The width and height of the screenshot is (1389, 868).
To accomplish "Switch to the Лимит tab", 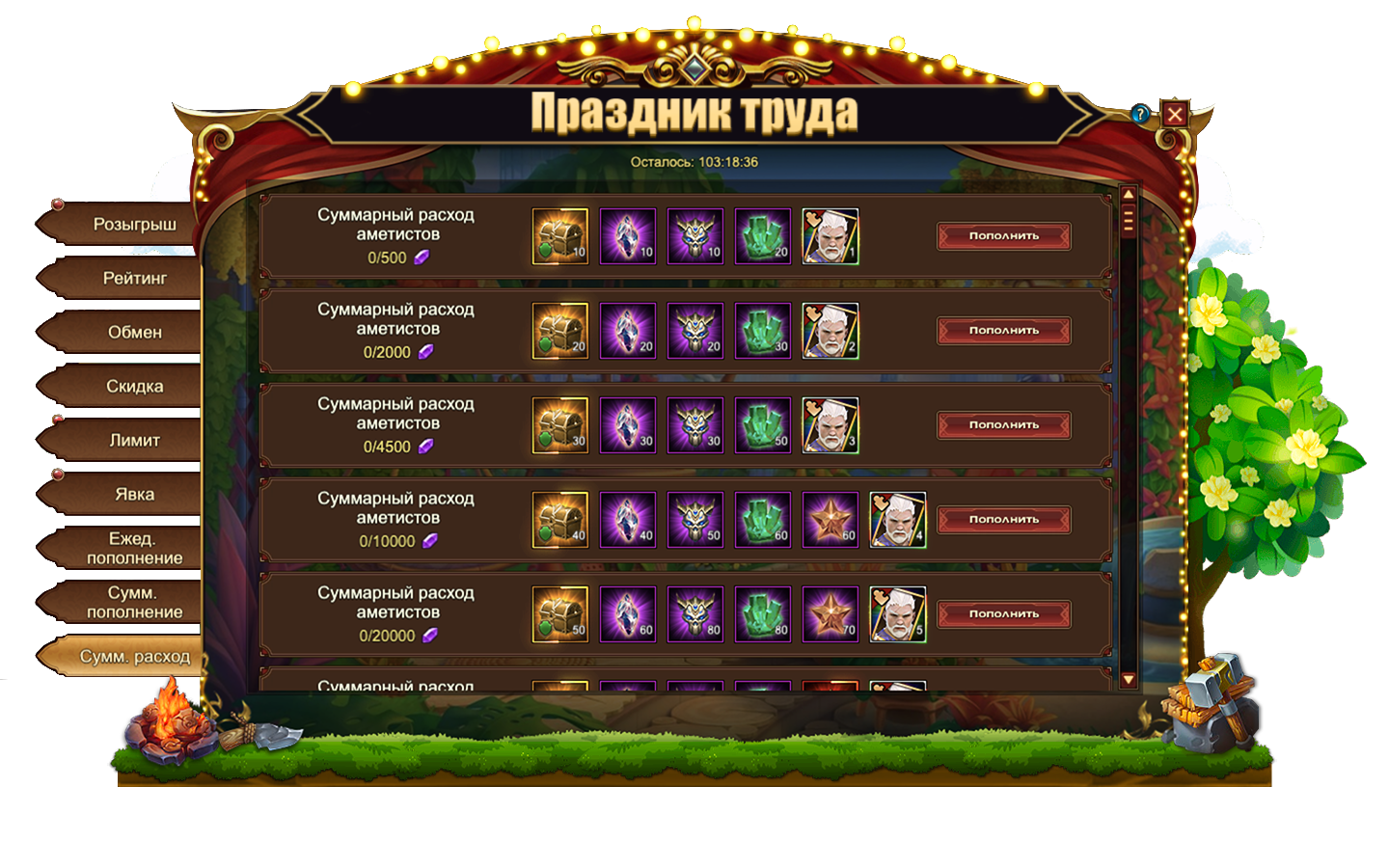I will 134,441.
